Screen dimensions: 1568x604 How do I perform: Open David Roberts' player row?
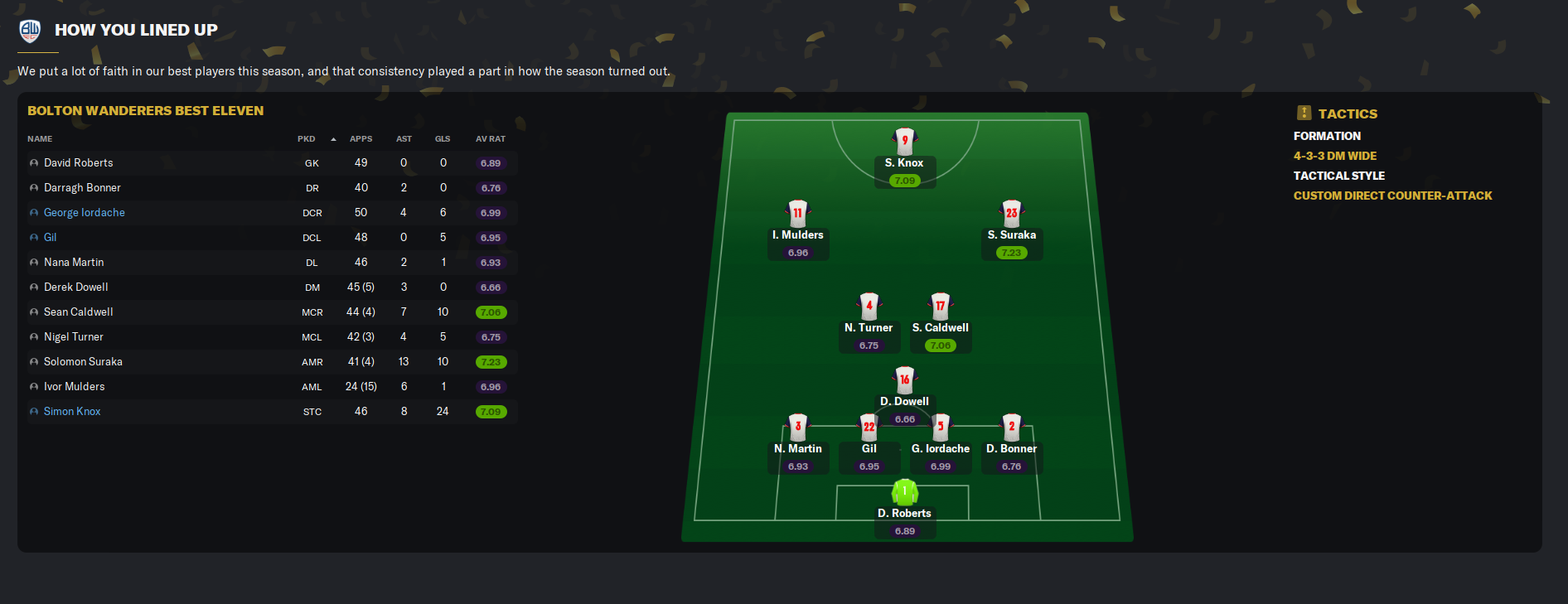[x=79, y=163]
